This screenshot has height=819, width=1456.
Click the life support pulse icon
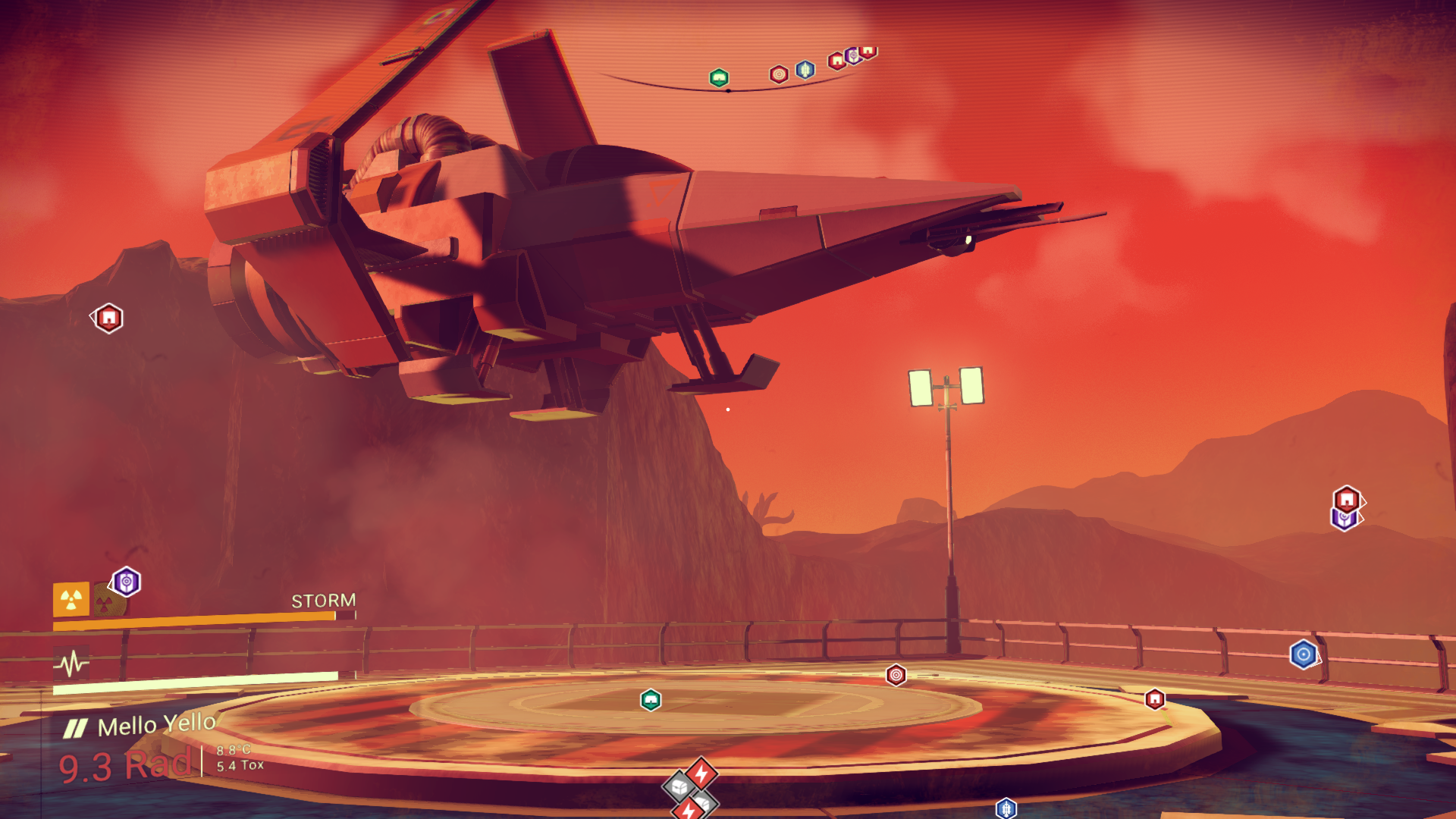tap(72, 664)
